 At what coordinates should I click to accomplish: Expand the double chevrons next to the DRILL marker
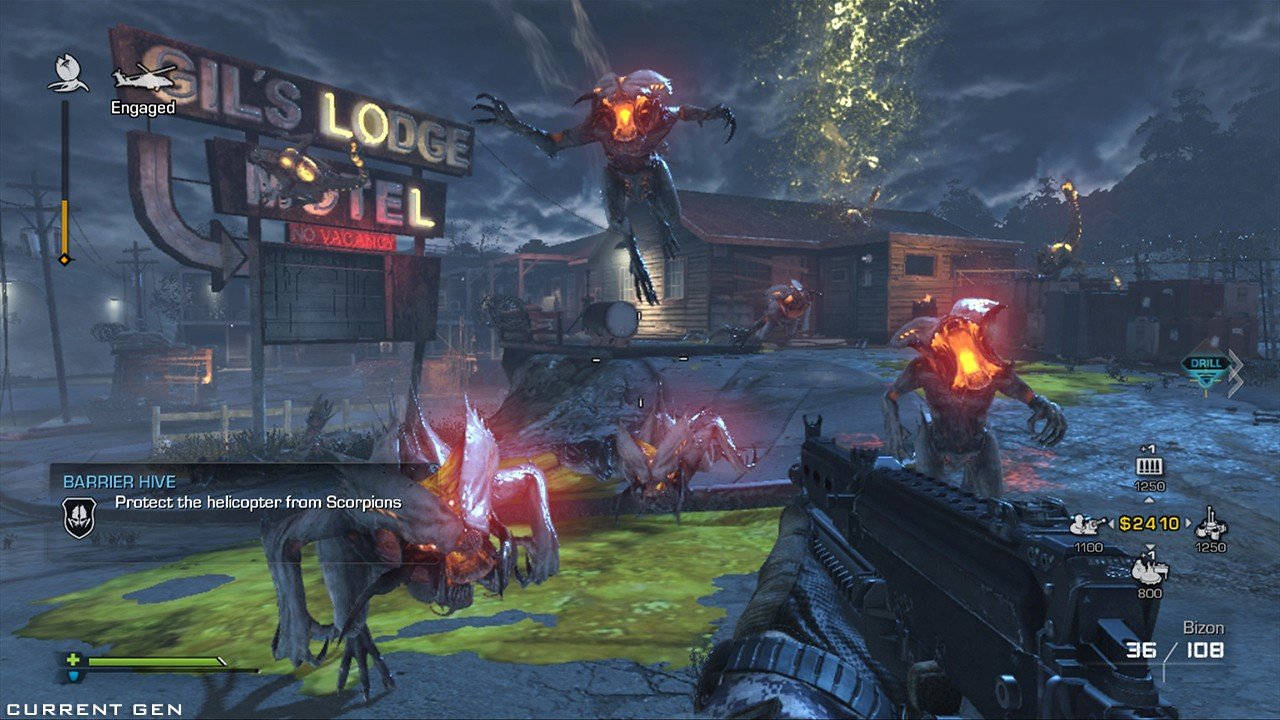point(1234,372)
